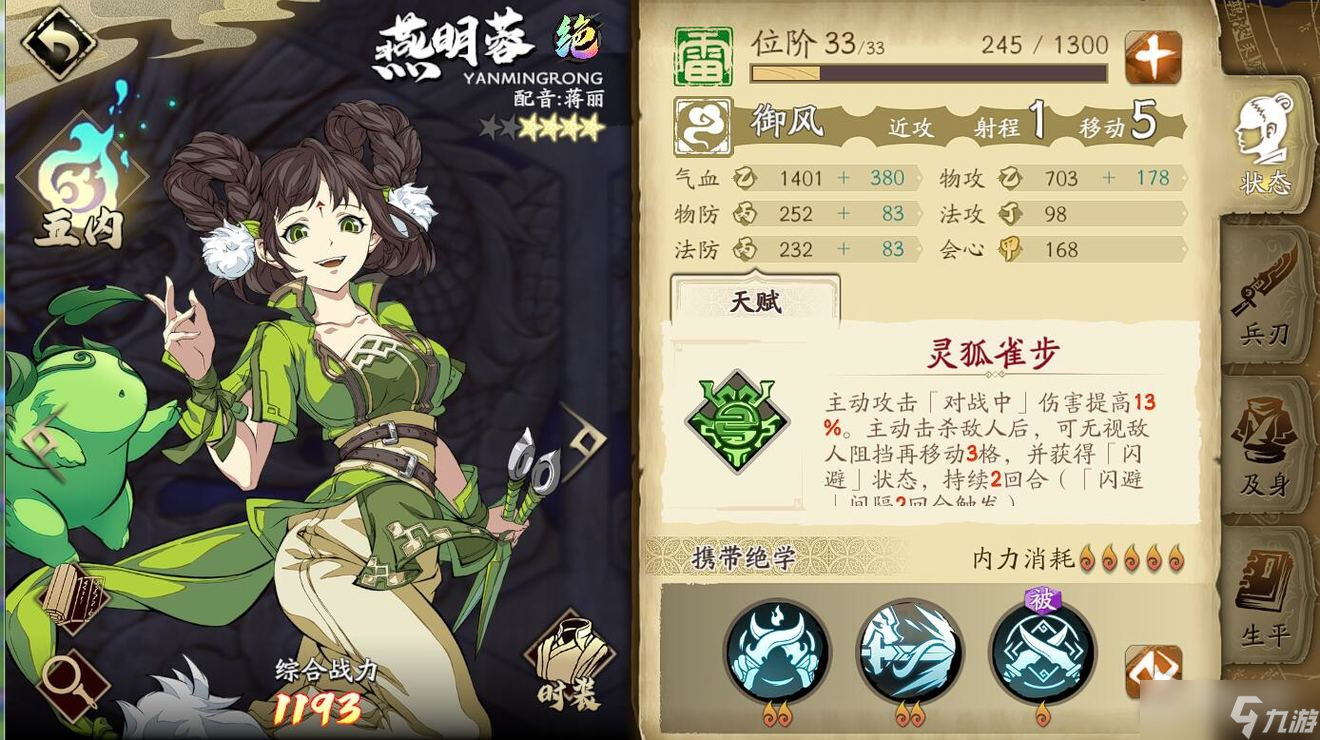1320x740 pixels.
Task: Open the passive skill marked 被
Action: click(x=1042, y=652)
